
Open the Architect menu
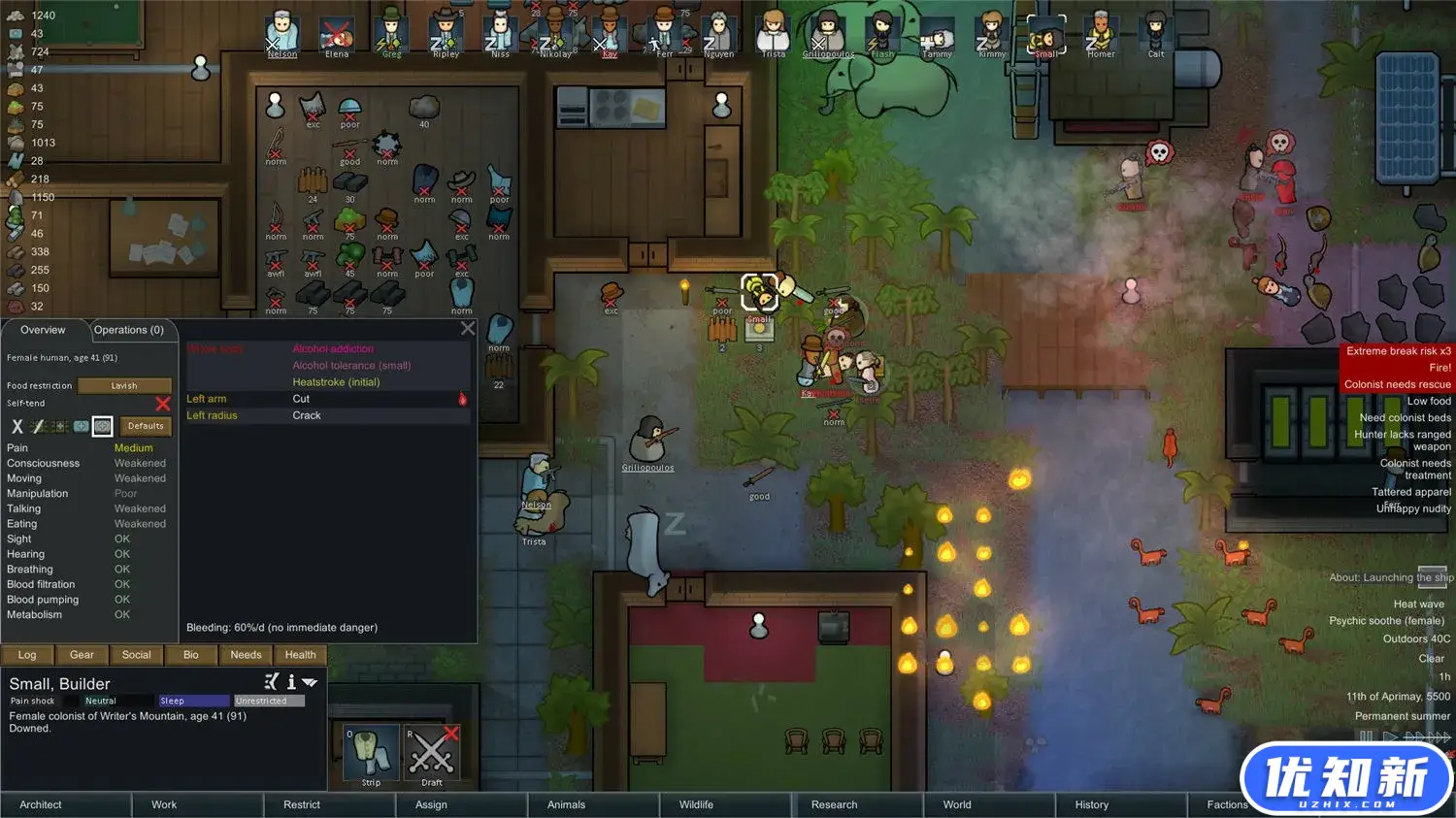click(x=41, y=804)
